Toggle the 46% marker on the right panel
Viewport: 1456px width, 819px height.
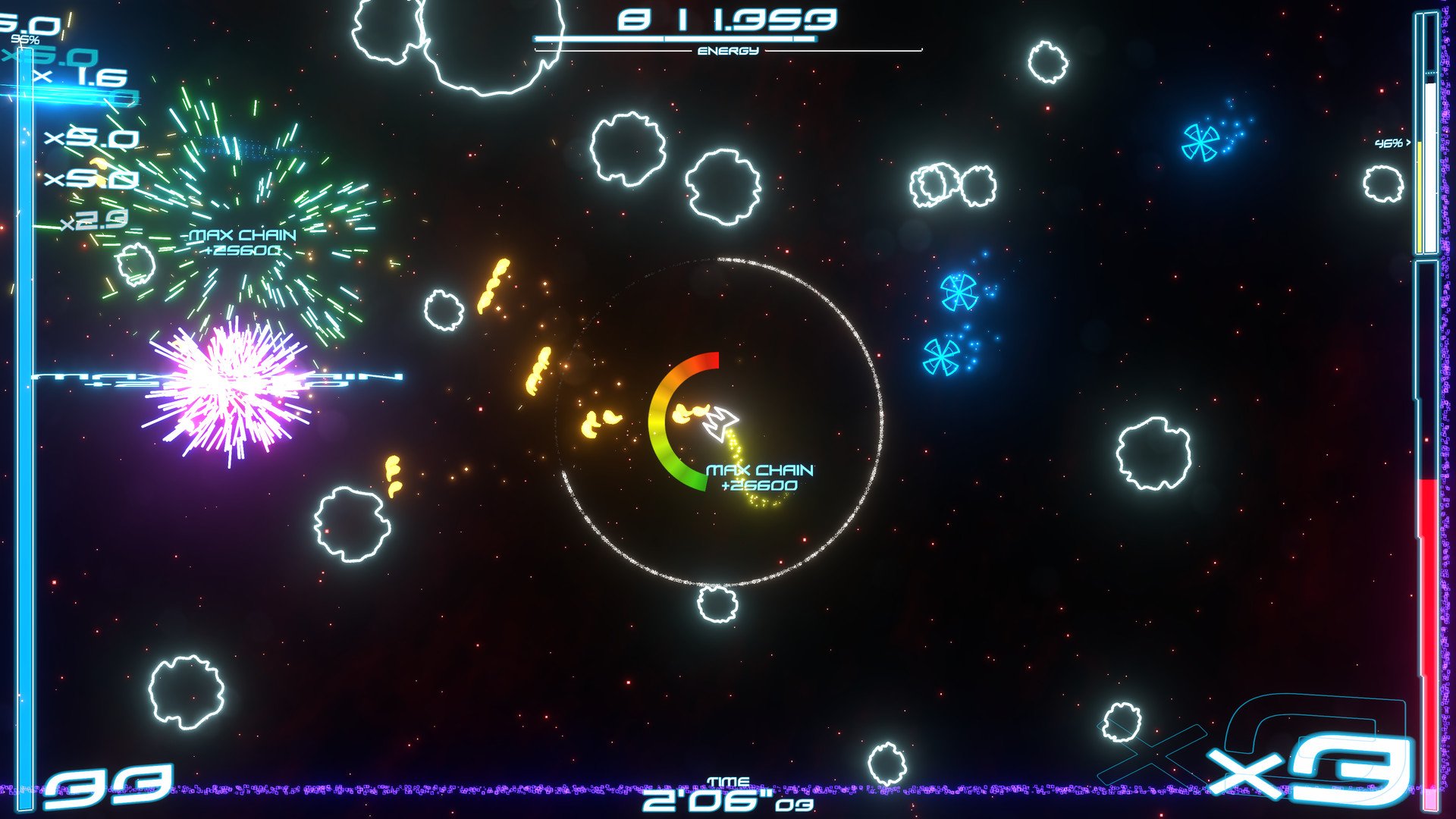[x=1390, y=142]
